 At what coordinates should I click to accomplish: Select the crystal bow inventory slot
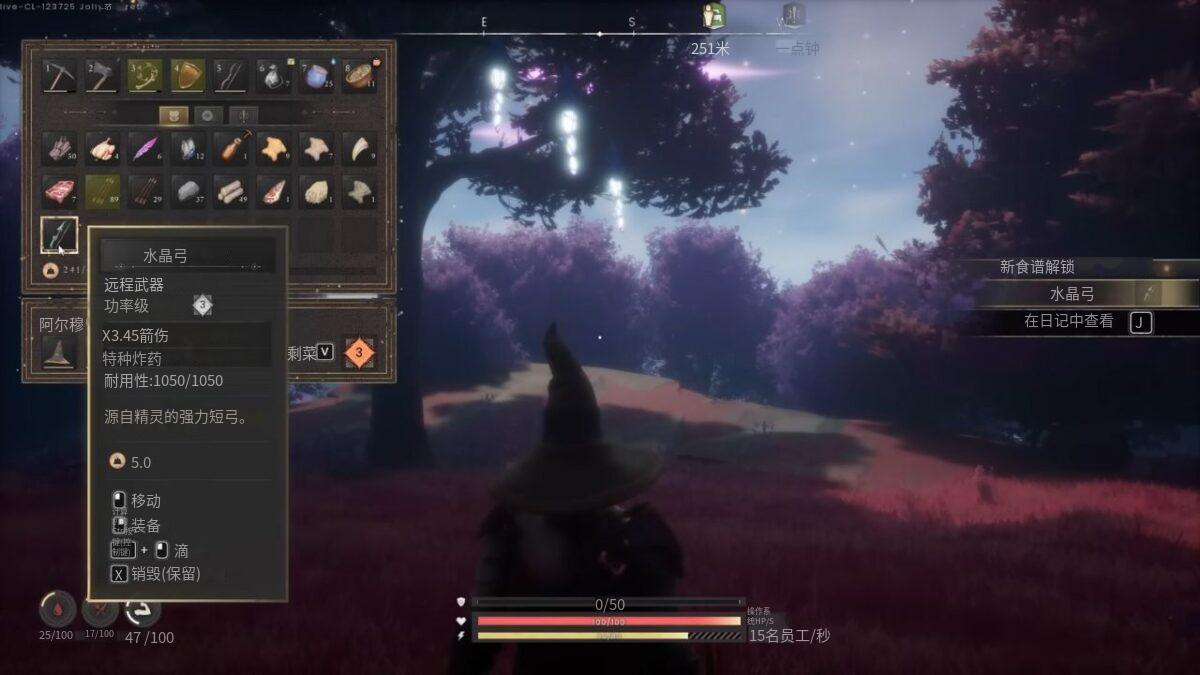pyautogui.click(x=59, y=234)
